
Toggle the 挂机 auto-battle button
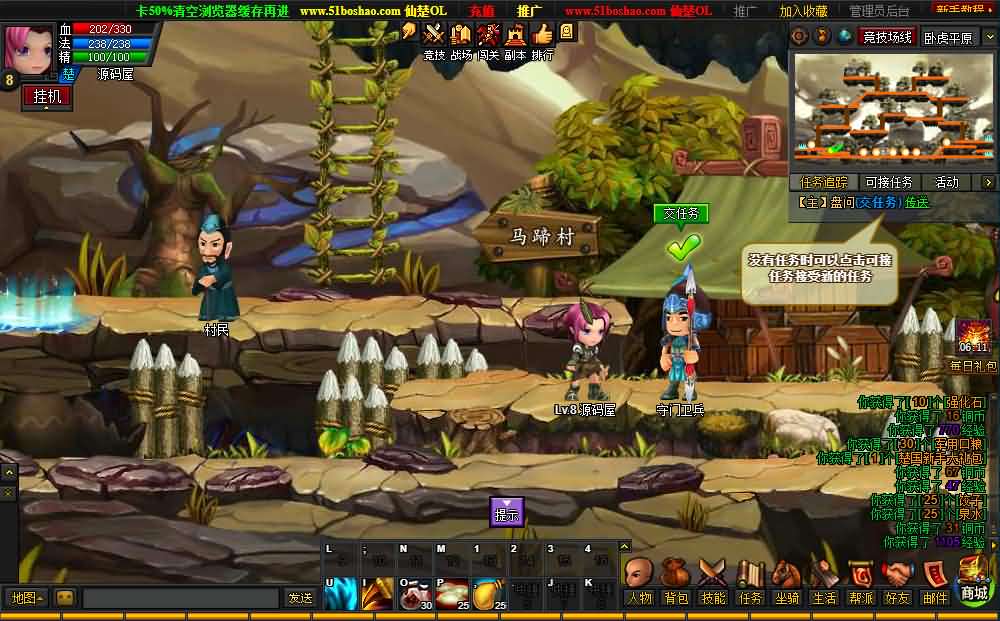click(x=46, y=96)
